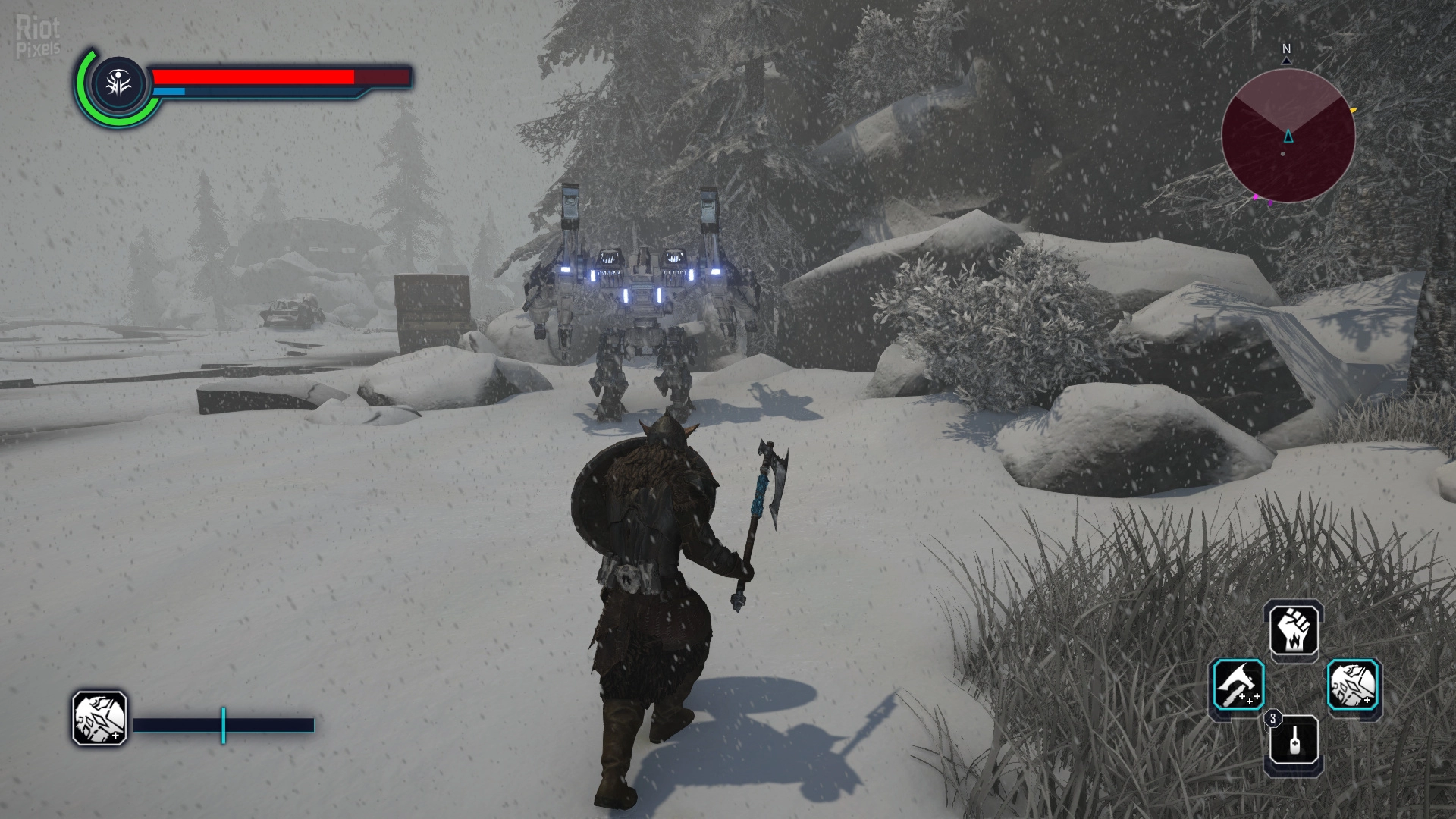
Task: Equip the axe weapon quick slot
Action: click(x=1238, y=686)
